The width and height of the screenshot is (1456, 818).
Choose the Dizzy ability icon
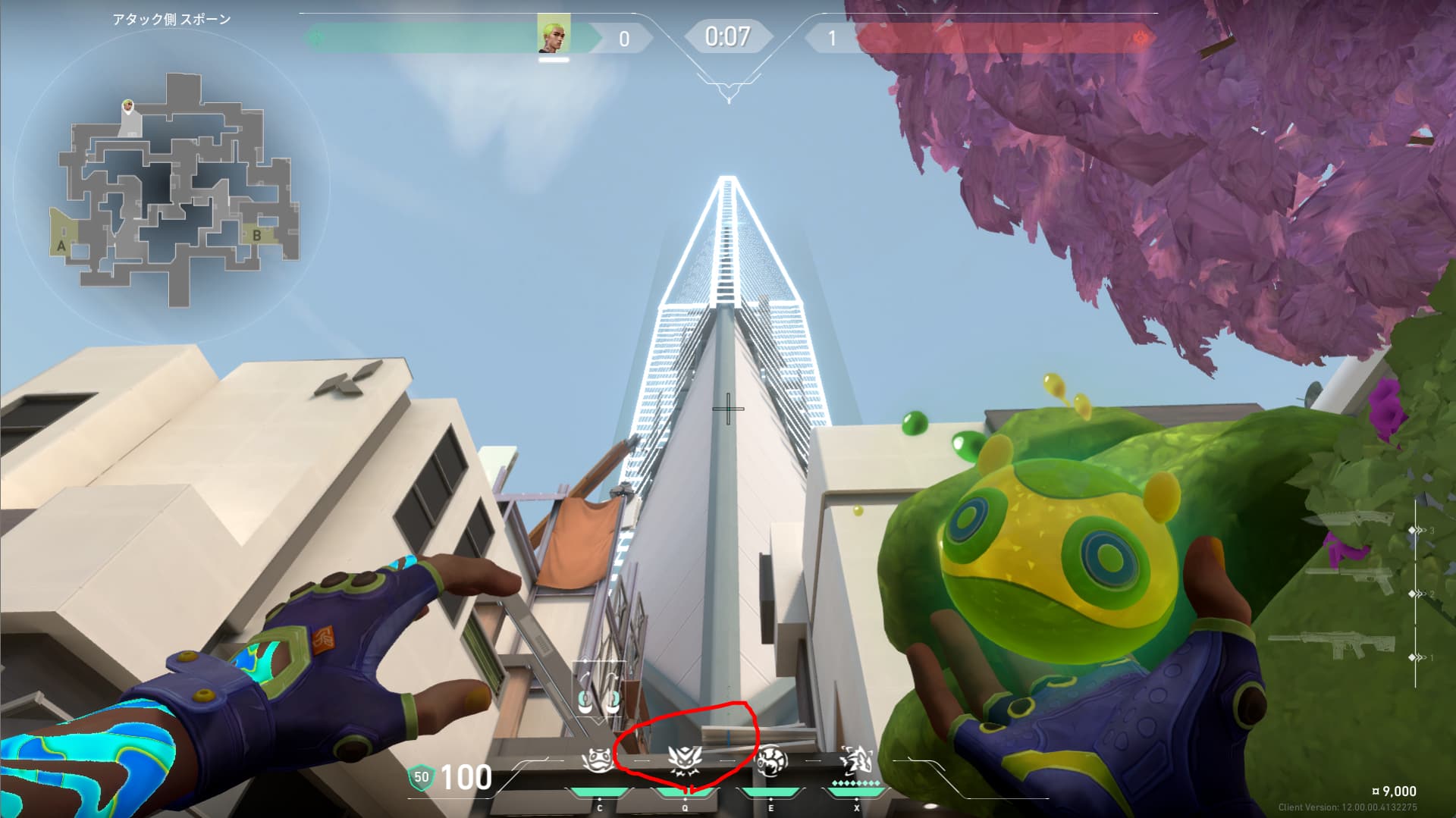tap(771, 760)
